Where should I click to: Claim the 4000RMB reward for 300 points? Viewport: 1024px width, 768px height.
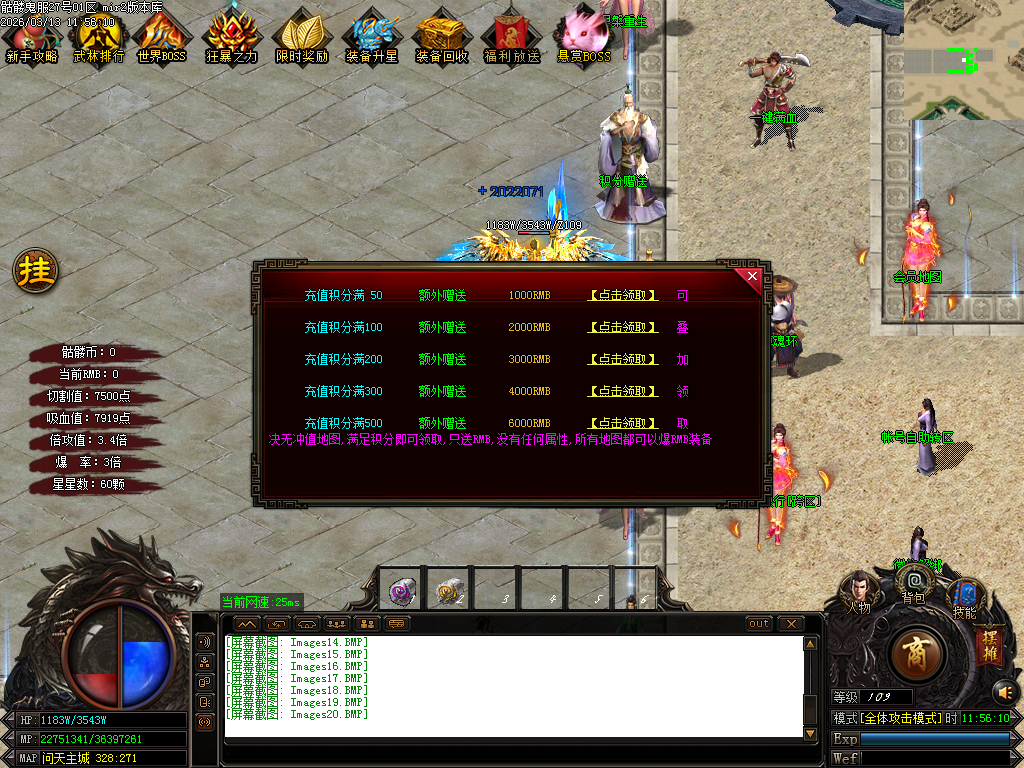[x=622, y=392]
